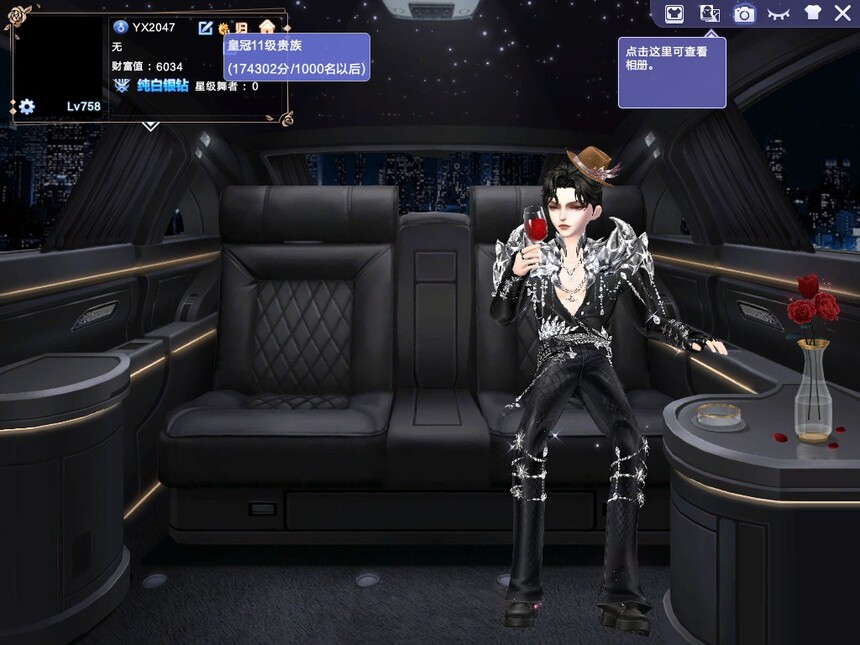Open the orange 归 icon beside the crown

[x=241, y=28]
